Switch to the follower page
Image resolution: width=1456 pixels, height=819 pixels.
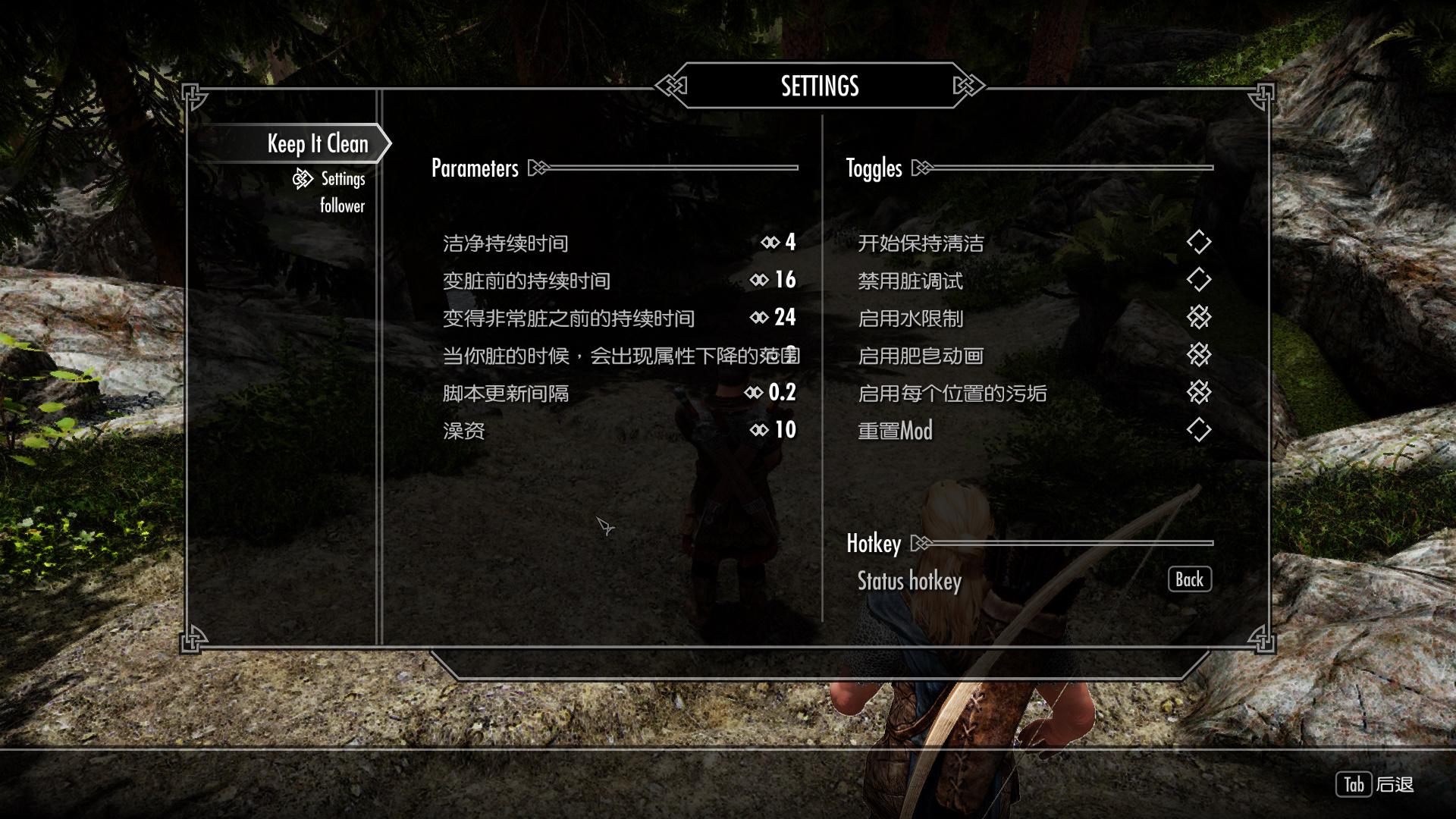click(342, 206)
